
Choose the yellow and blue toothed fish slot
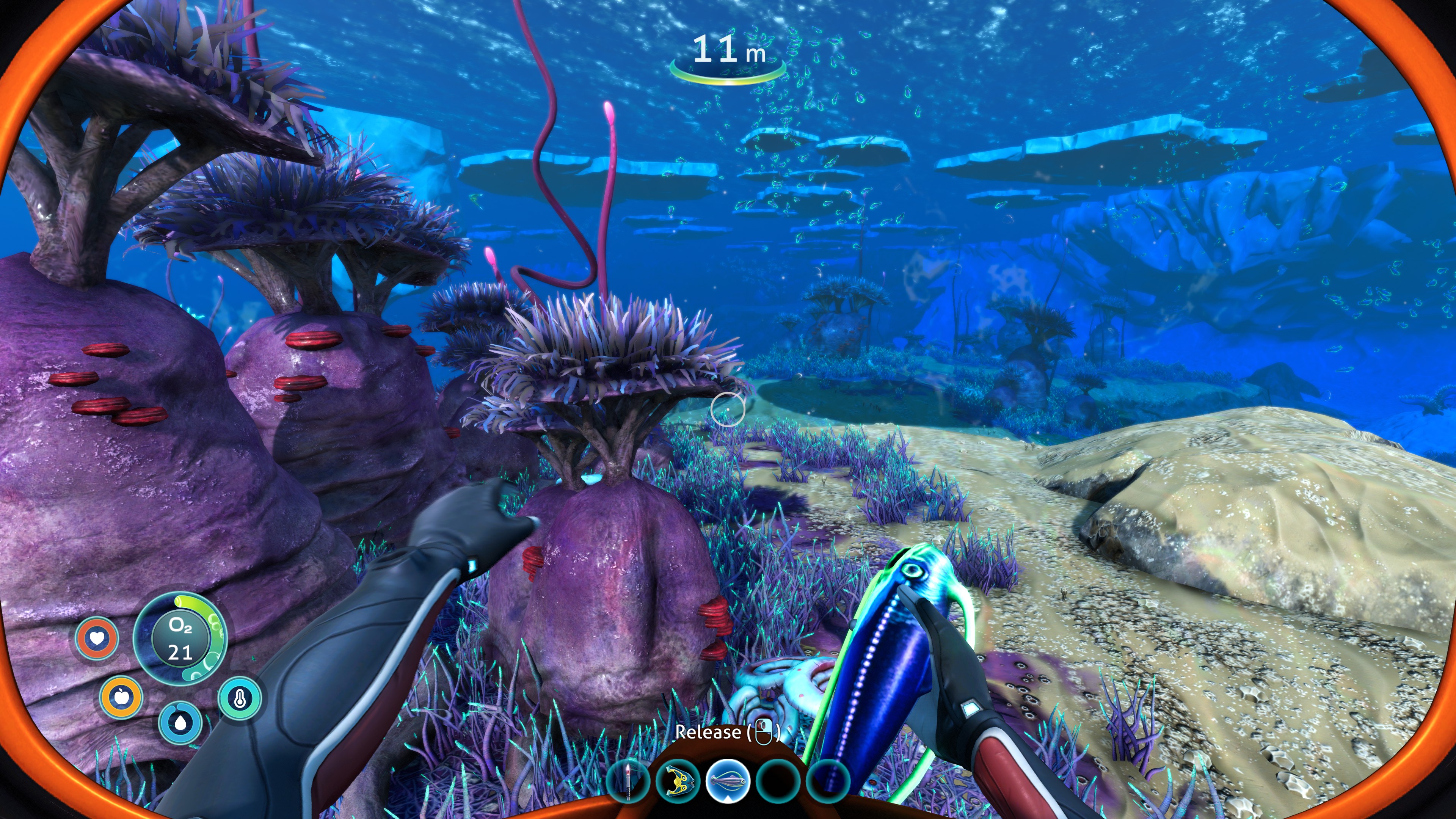pos(678,782)
